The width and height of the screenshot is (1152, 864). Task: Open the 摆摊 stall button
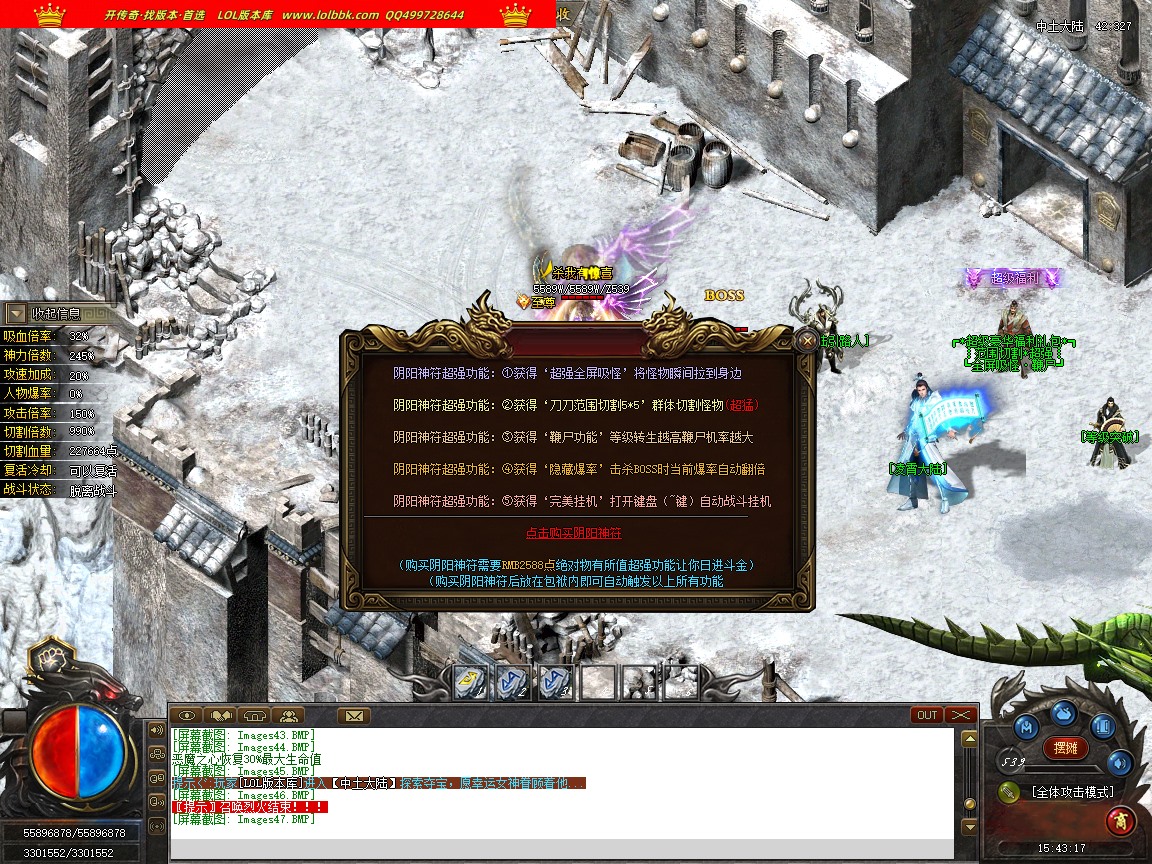pos(1065,747)
